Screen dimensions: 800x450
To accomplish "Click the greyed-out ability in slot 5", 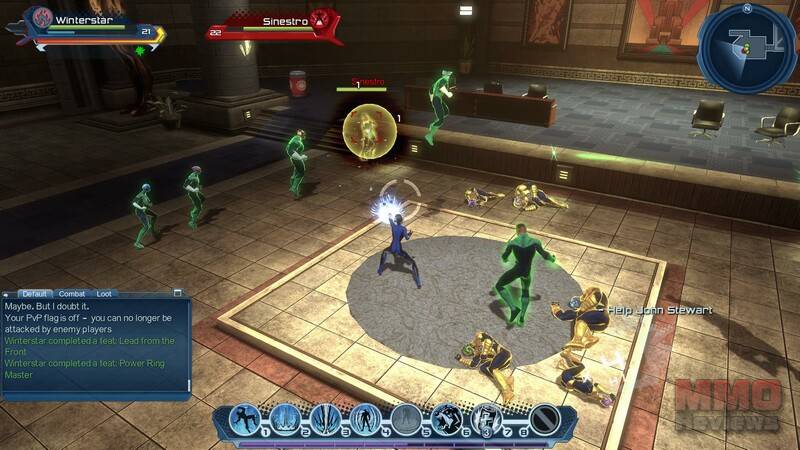I will point(405,420).
